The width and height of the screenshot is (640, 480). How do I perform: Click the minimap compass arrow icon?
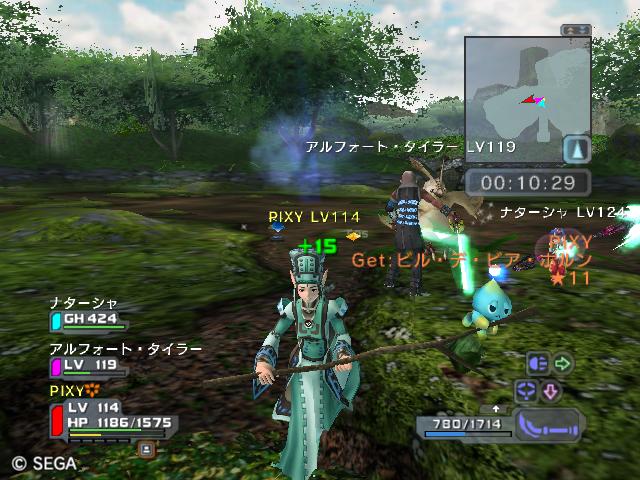click(x=575, y=150)
